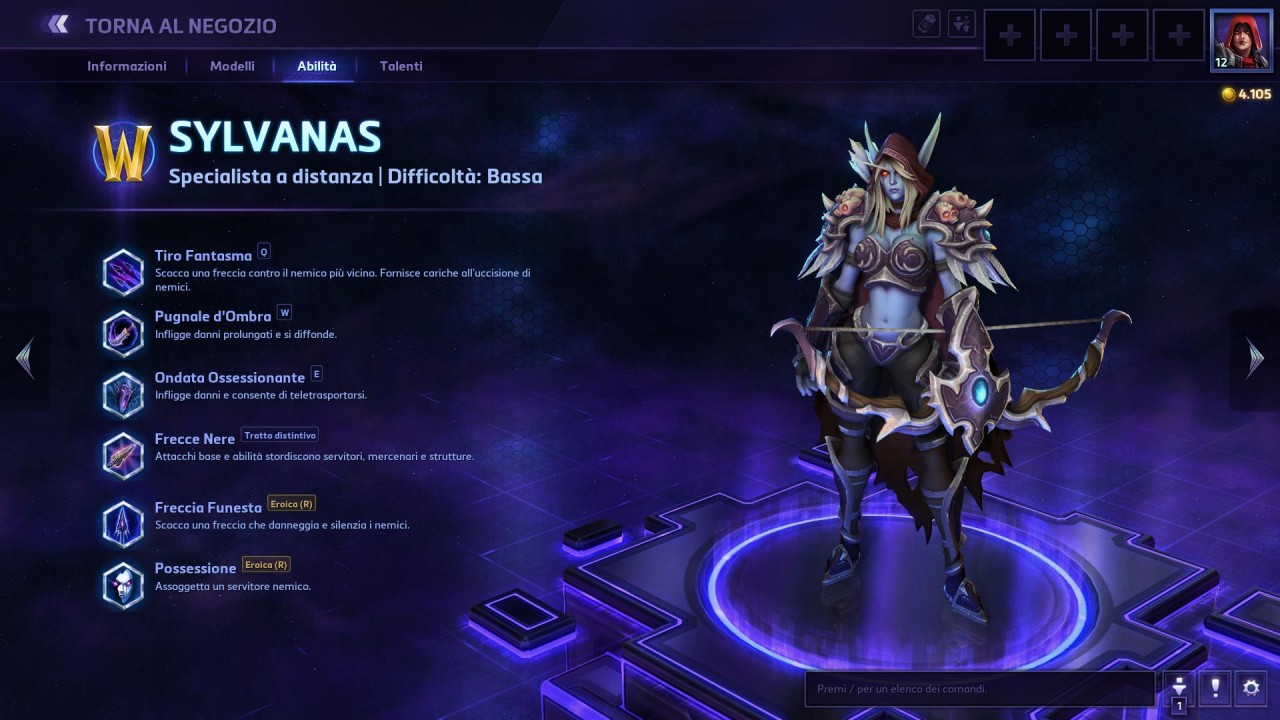1280x720 pixels.
Task: Choose the Pugnale d'Ombra ability icon
Action: 123,333
